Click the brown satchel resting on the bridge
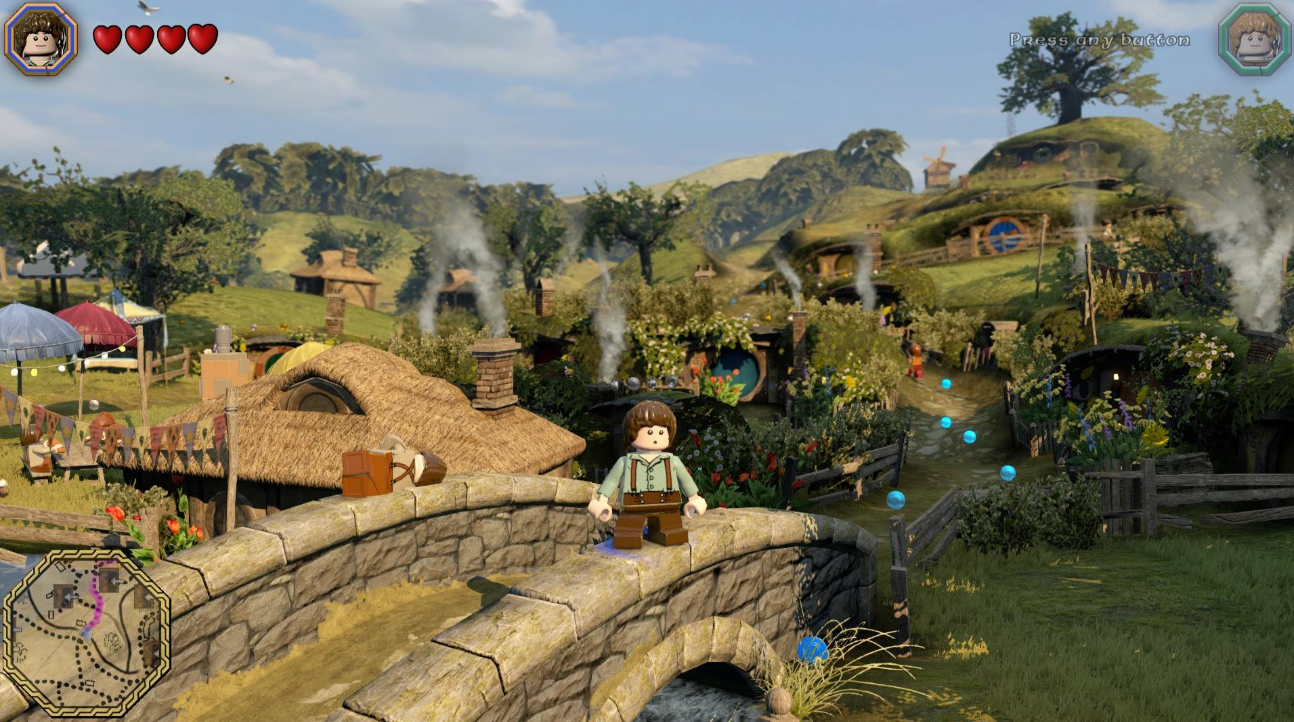Screen dimensions: 1294x722 [369, 472]
